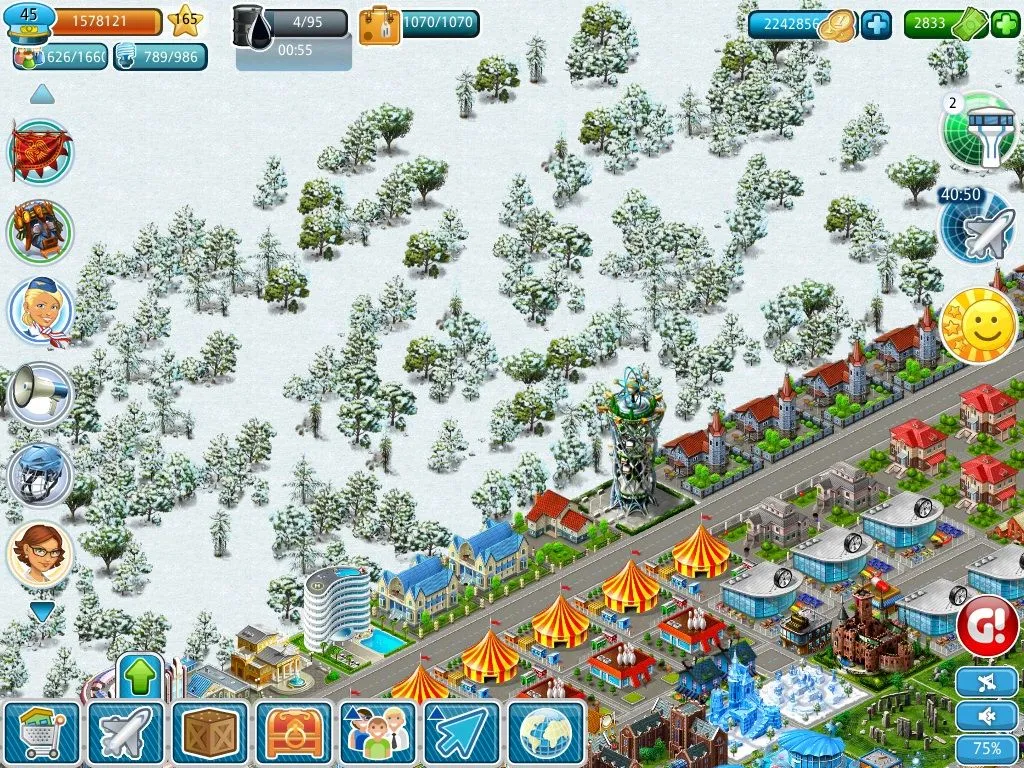Change the 75% zoom level
1024x768 pixels.
tap(987, 749)
